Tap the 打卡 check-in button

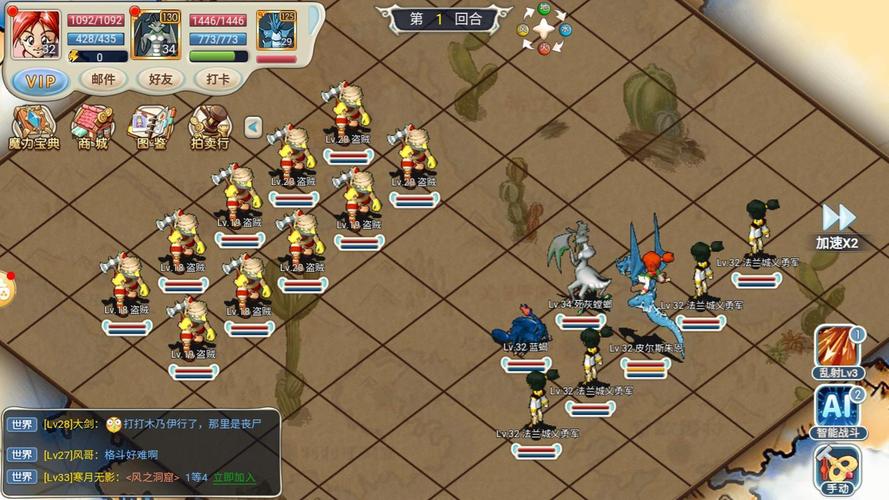[x=217, y=80]
